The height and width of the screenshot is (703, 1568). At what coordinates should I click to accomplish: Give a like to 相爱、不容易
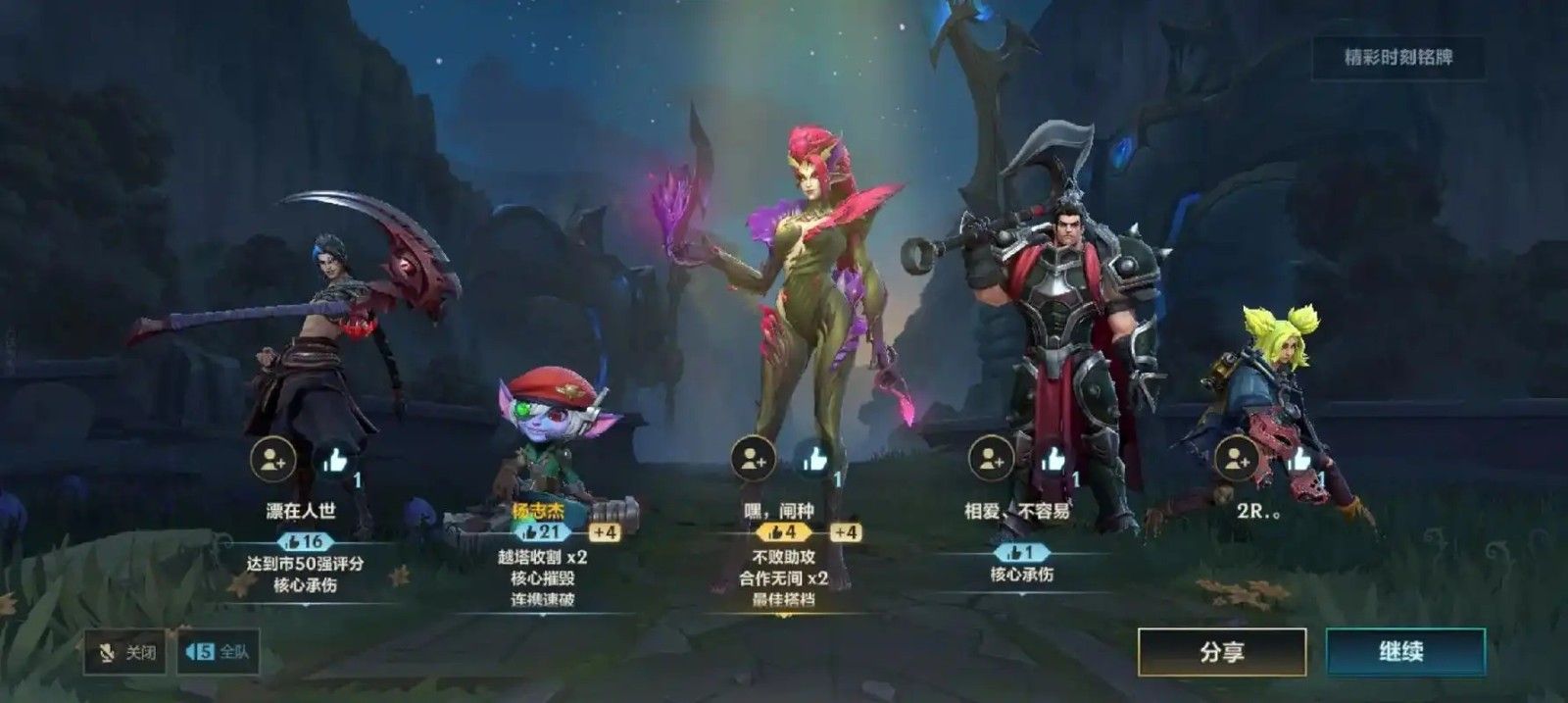[1053, 459]
